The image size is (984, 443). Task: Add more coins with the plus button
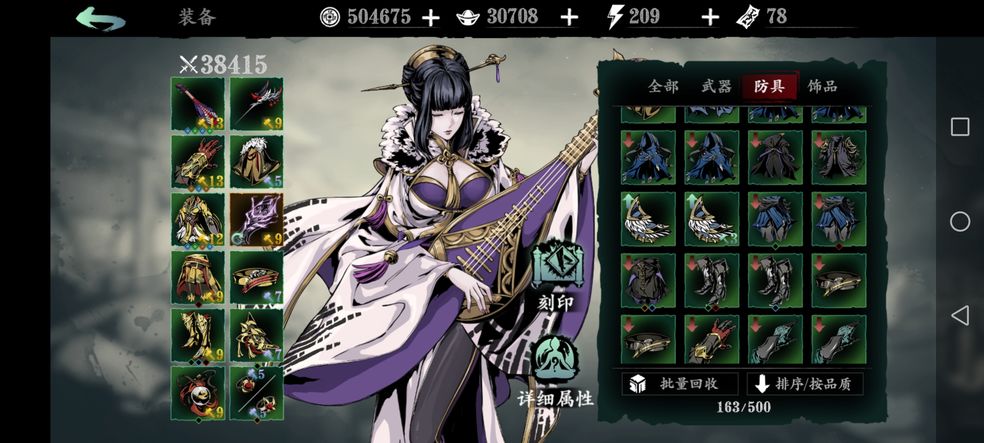[x=431, y=17]
